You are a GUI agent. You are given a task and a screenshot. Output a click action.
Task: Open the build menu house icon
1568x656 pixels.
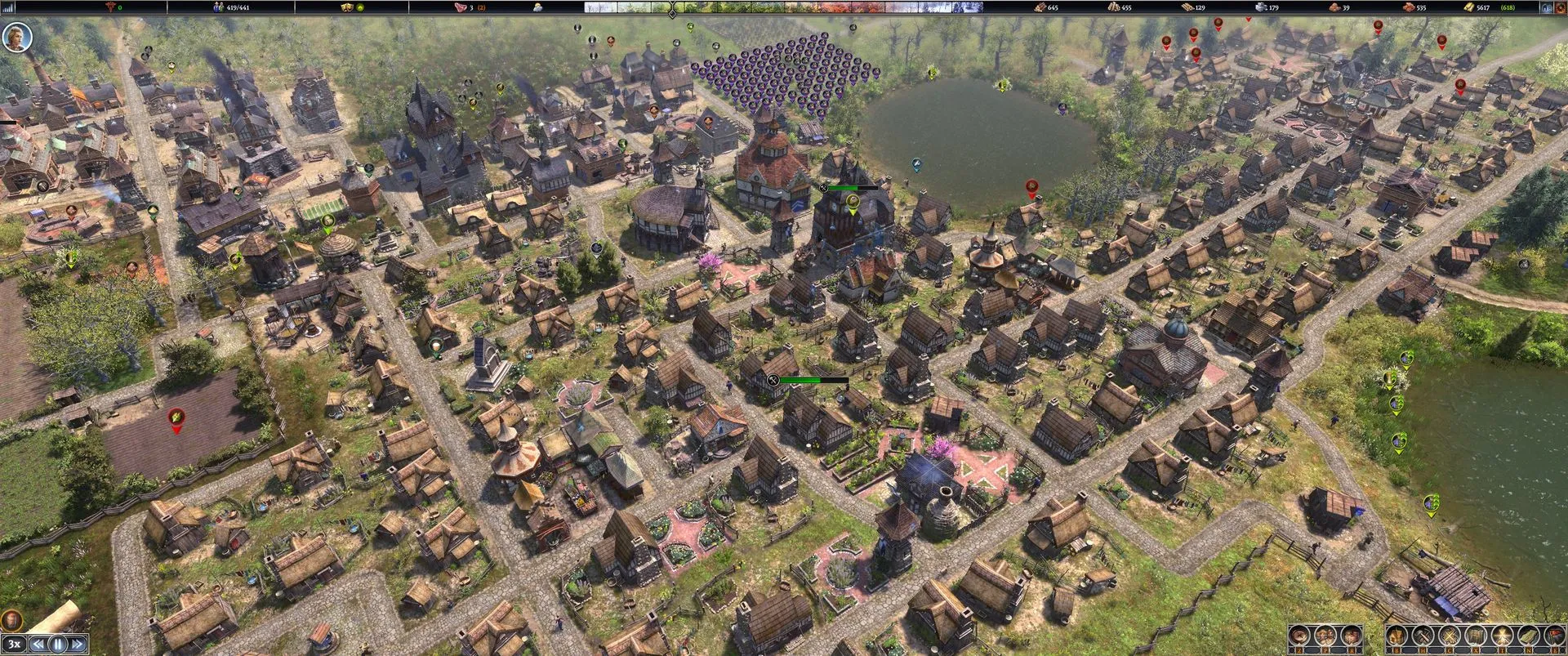[x=1397, y=636]
